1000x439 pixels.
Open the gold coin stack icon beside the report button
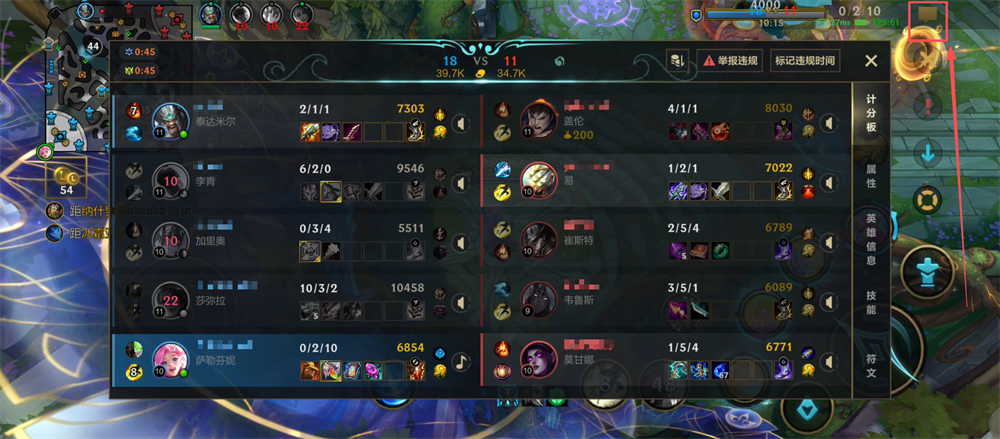click(x=678, y=61)
